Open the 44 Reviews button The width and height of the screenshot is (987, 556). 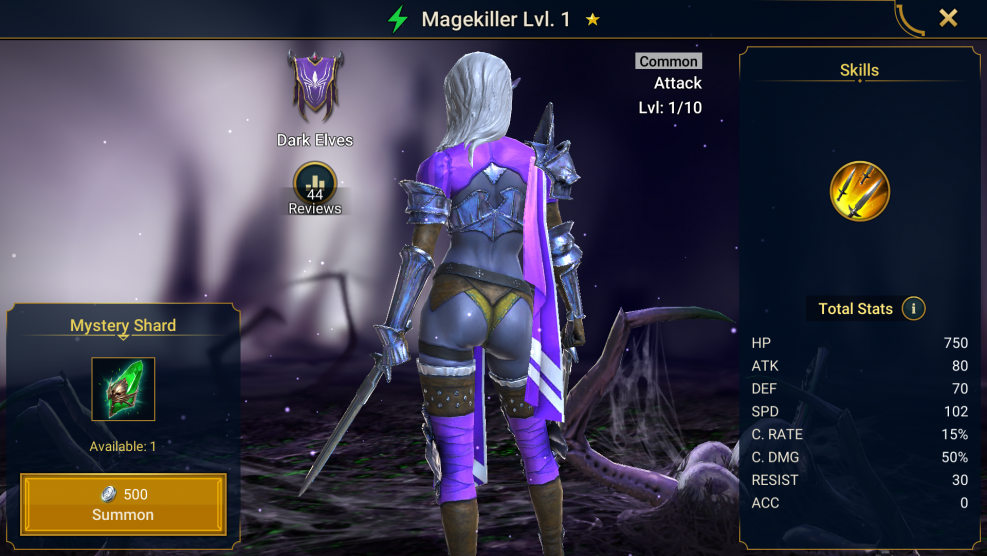tap(315, 187)
